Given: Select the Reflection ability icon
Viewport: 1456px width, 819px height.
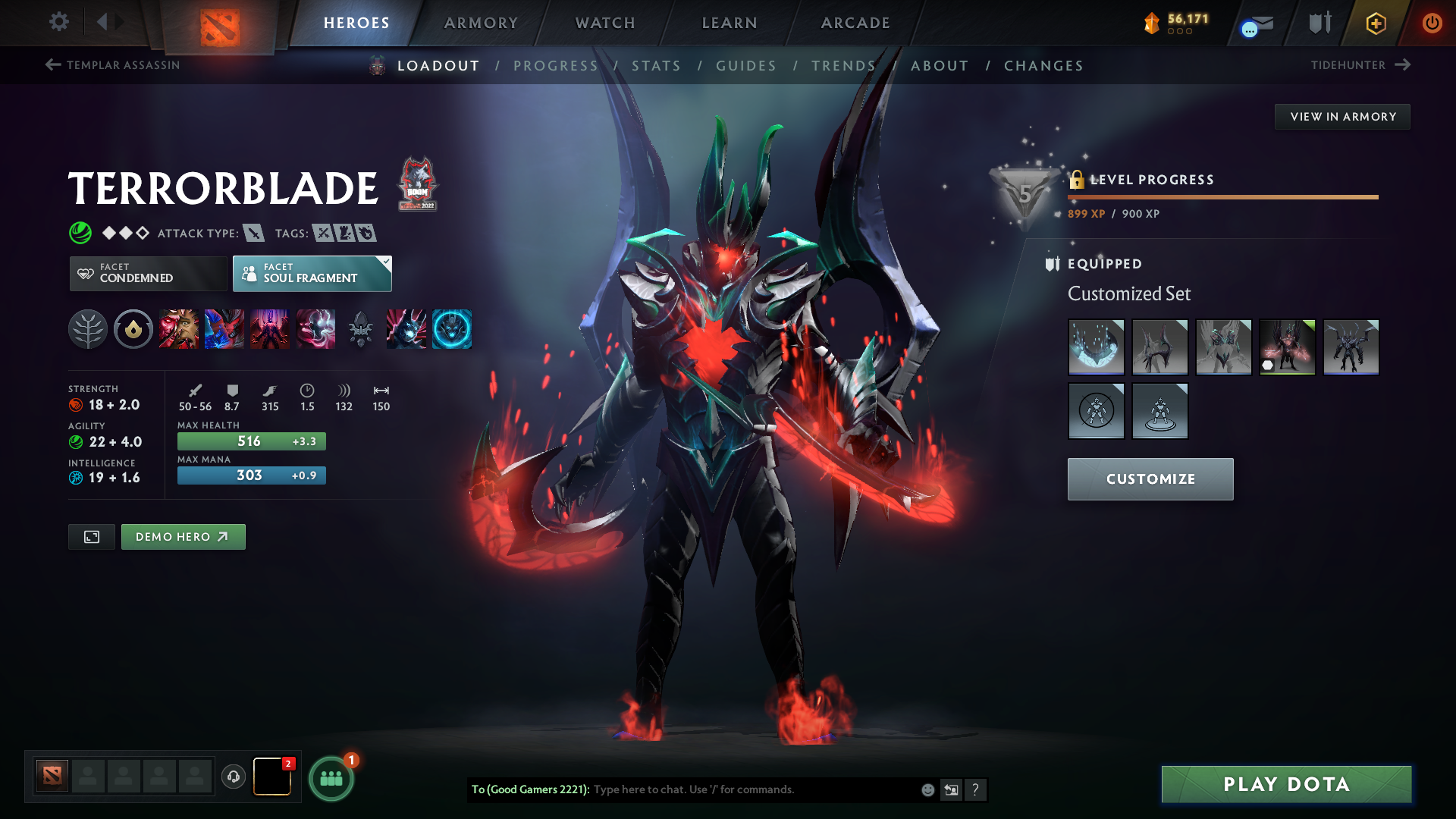Looking at the screenshot, I should point(179,329).
